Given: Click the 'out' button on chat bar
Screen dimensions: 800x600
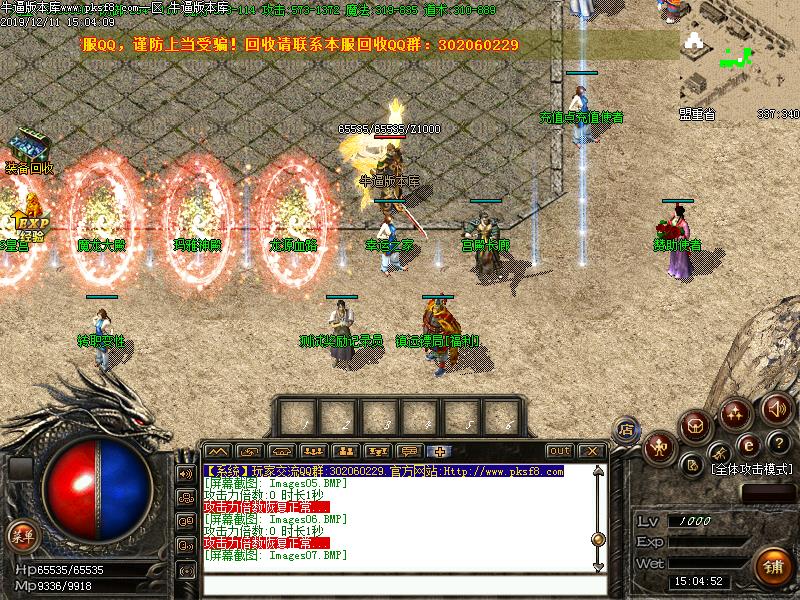Looking at the screenshot, I should point(560,451).
